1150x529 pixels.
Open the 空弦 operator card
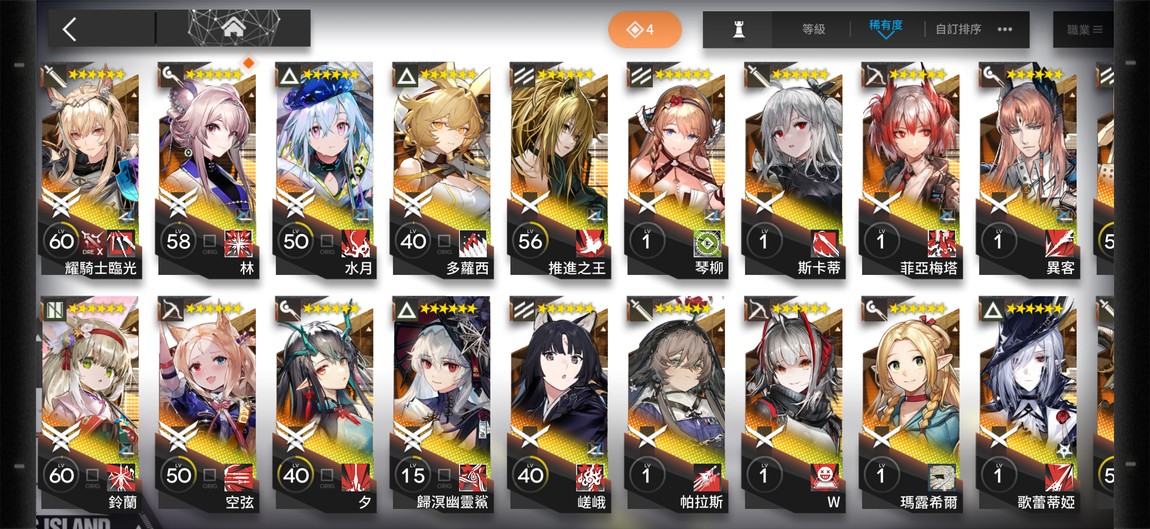[x=208, y=405]
